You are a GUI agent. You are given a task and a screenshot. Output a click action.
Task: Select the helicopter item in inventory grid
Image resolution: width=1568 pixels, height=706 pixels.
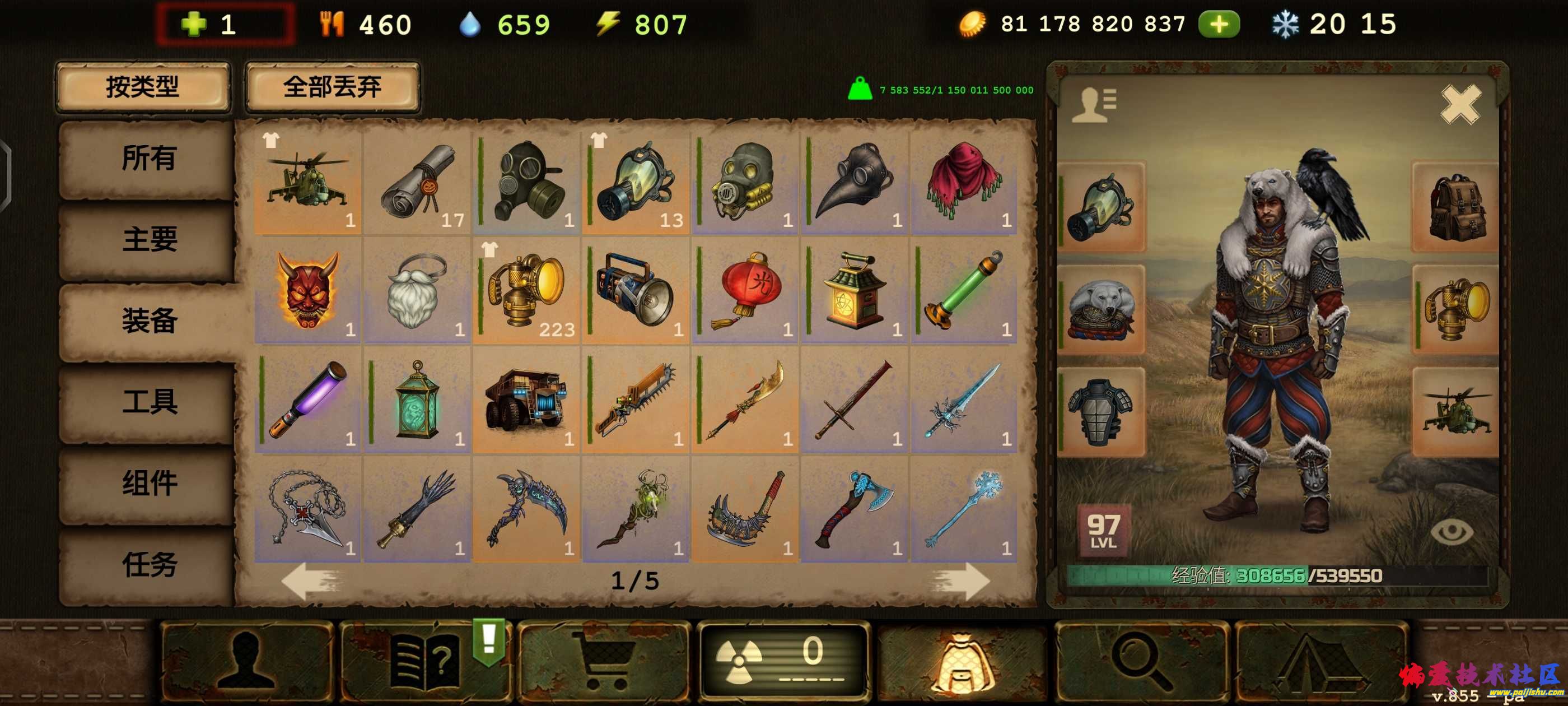pyautogui.click(x=307, y=182)
